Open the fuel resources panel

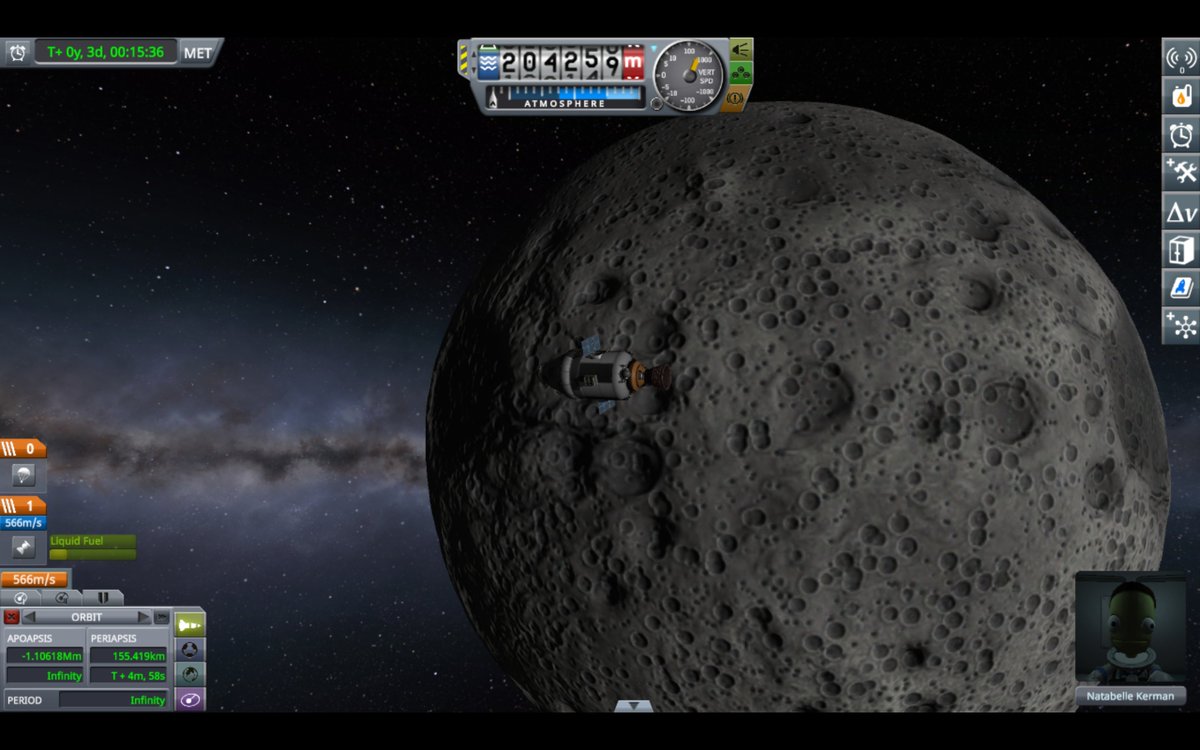tap(1181, 96)
